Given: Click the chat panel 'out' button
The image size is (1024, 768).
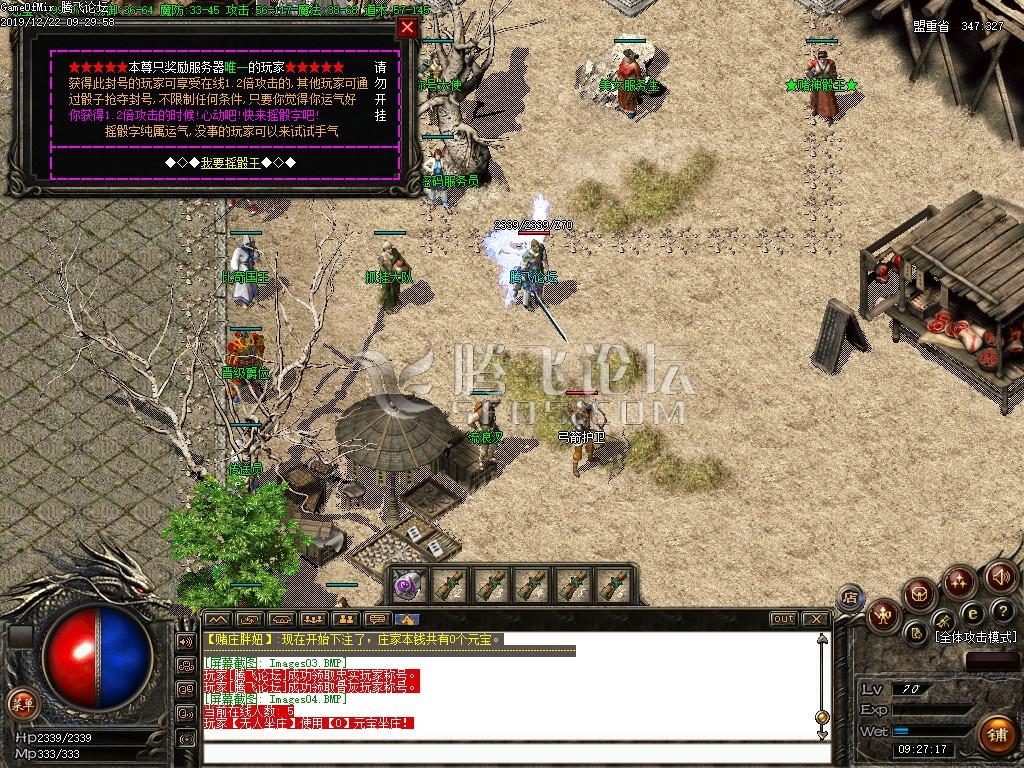Looking at the screenshot, I should pyautogui.click(x=783, y=619).
